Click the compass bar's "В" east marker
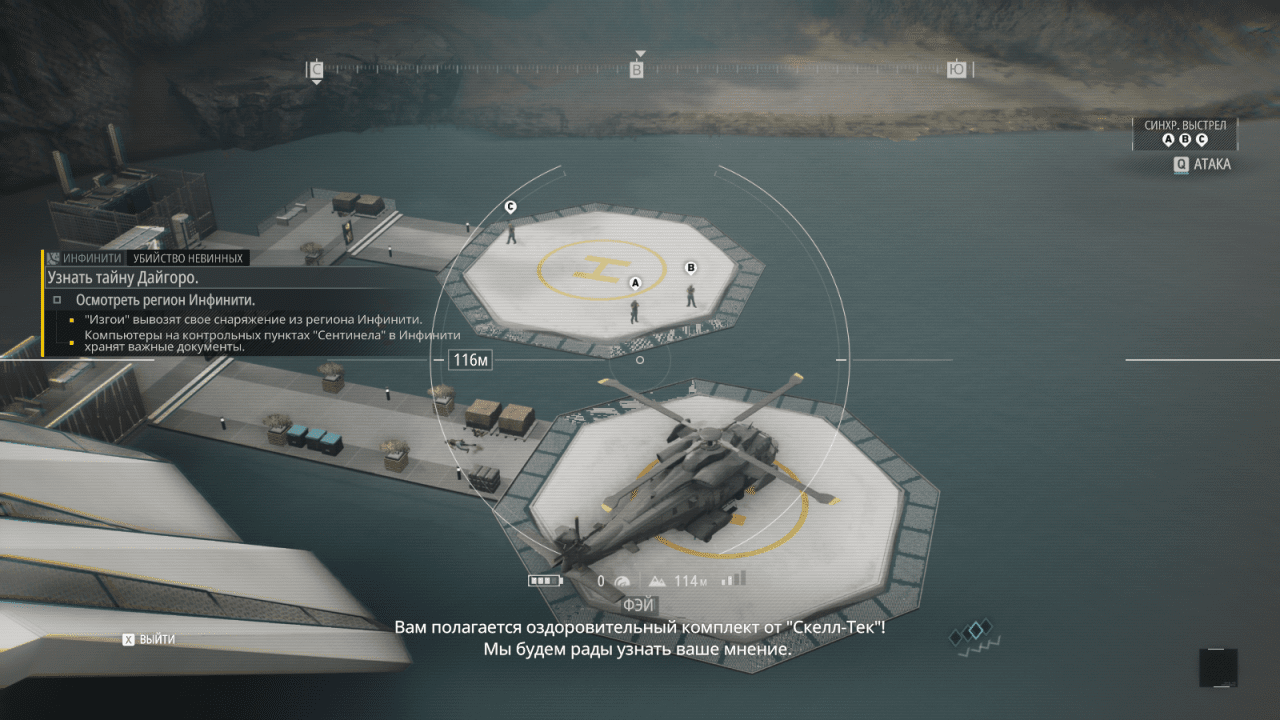The height and width of the screenshot is (720, 1280). coord(636,70)
